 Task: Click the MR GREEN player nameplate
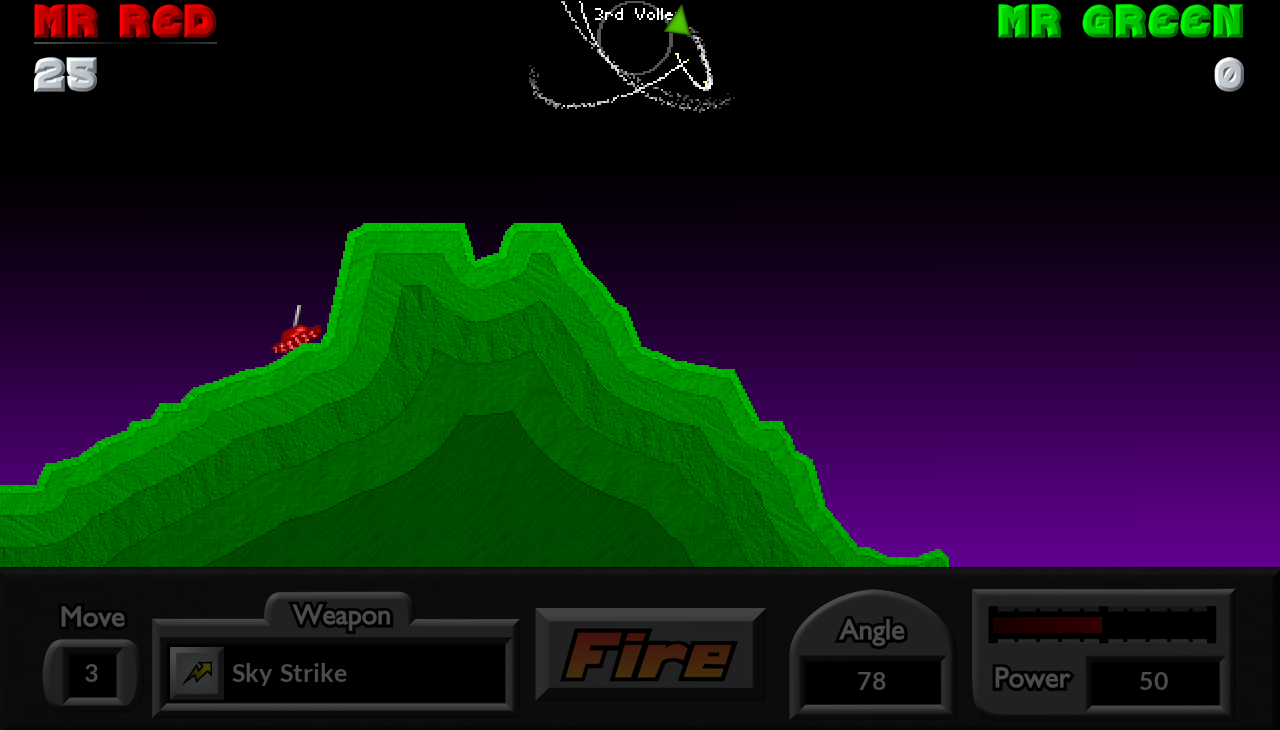[x=1119, y=20]
